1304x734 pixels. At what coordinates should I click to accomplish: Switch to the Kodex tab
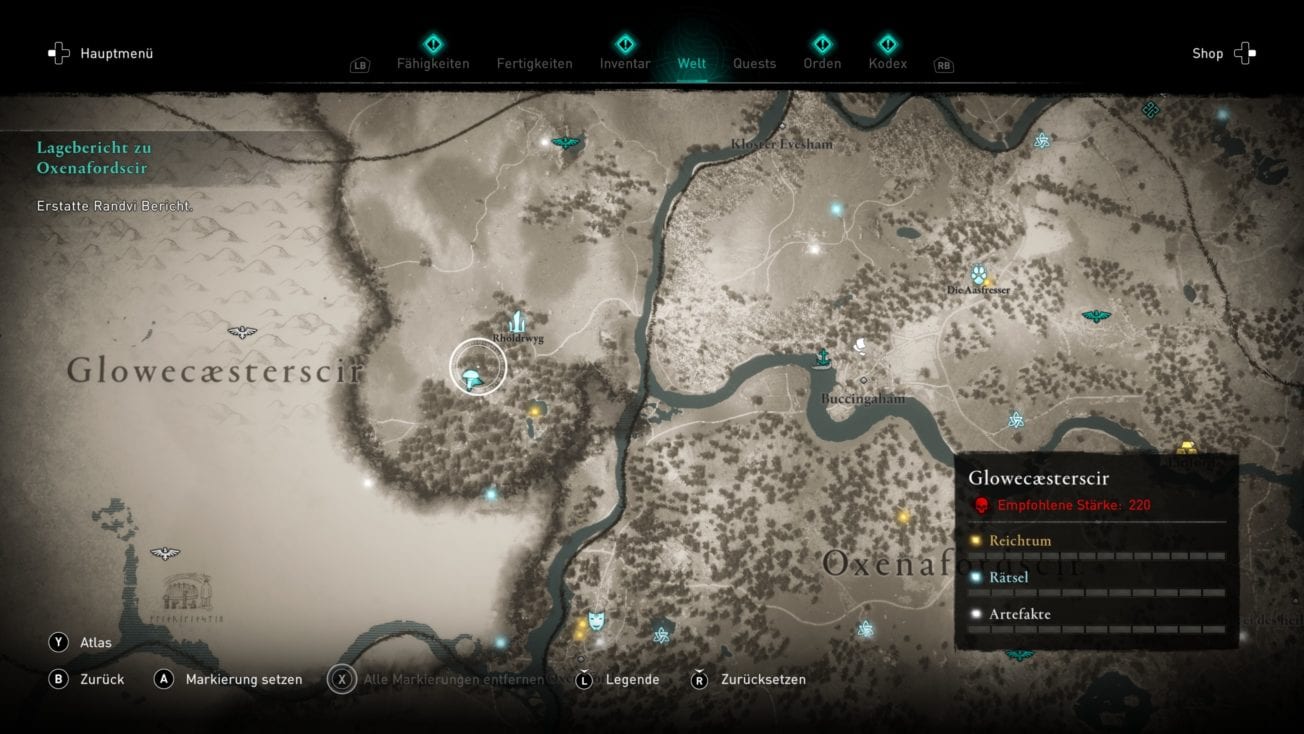pyautogui.click(x=887, y=63)
